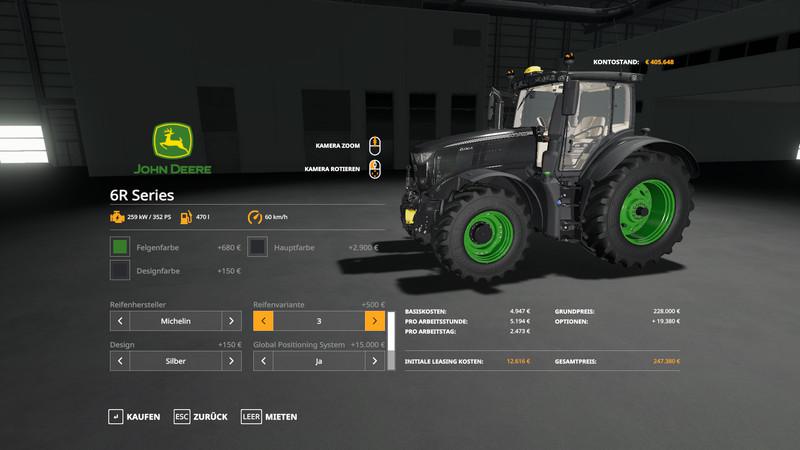Select the green Felgenfarbe color swatch
This screenshot has width=800, height=450.
click(120, 246)
